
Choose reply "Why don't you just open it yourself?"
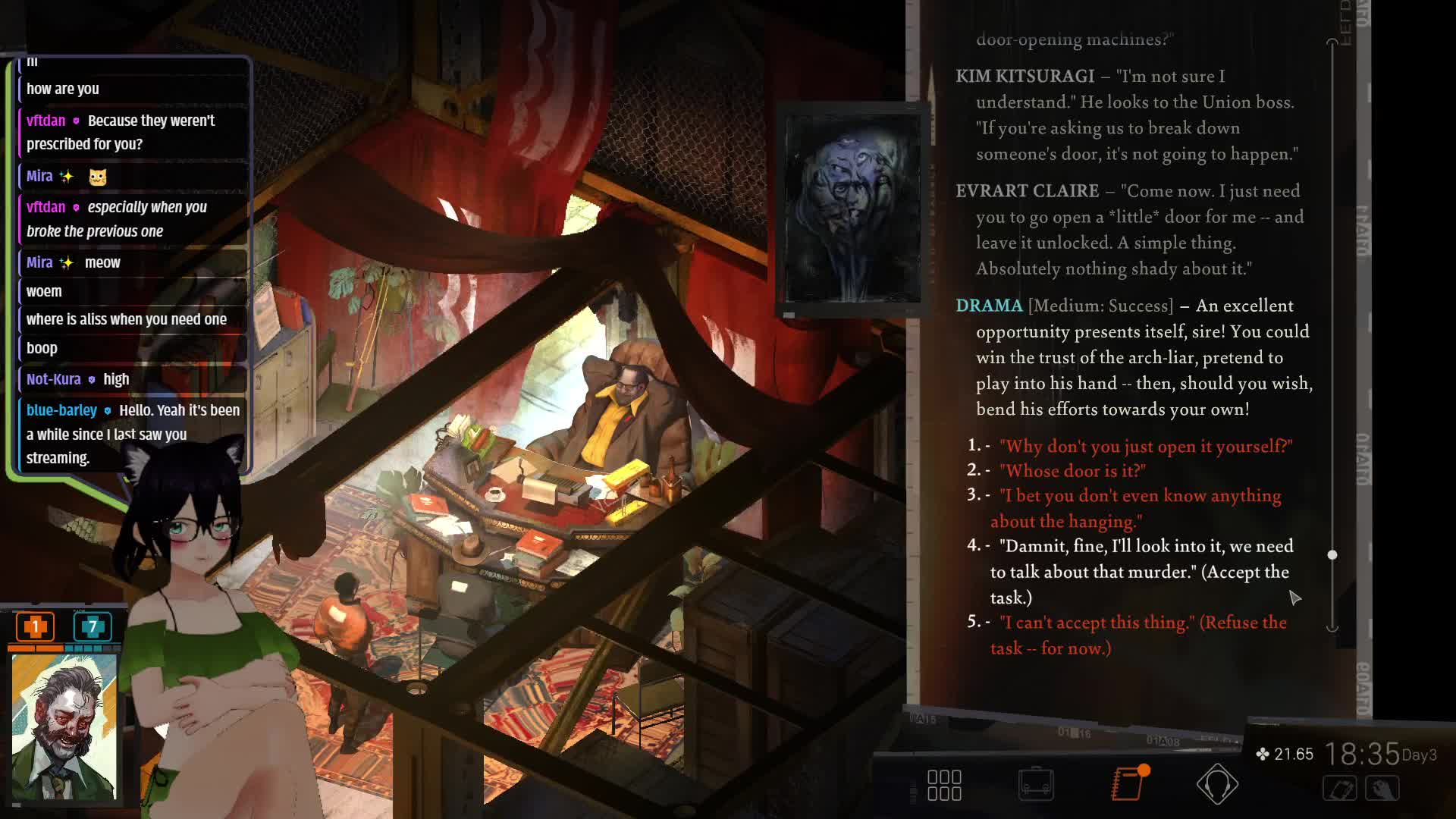(x=1145, y=447)
